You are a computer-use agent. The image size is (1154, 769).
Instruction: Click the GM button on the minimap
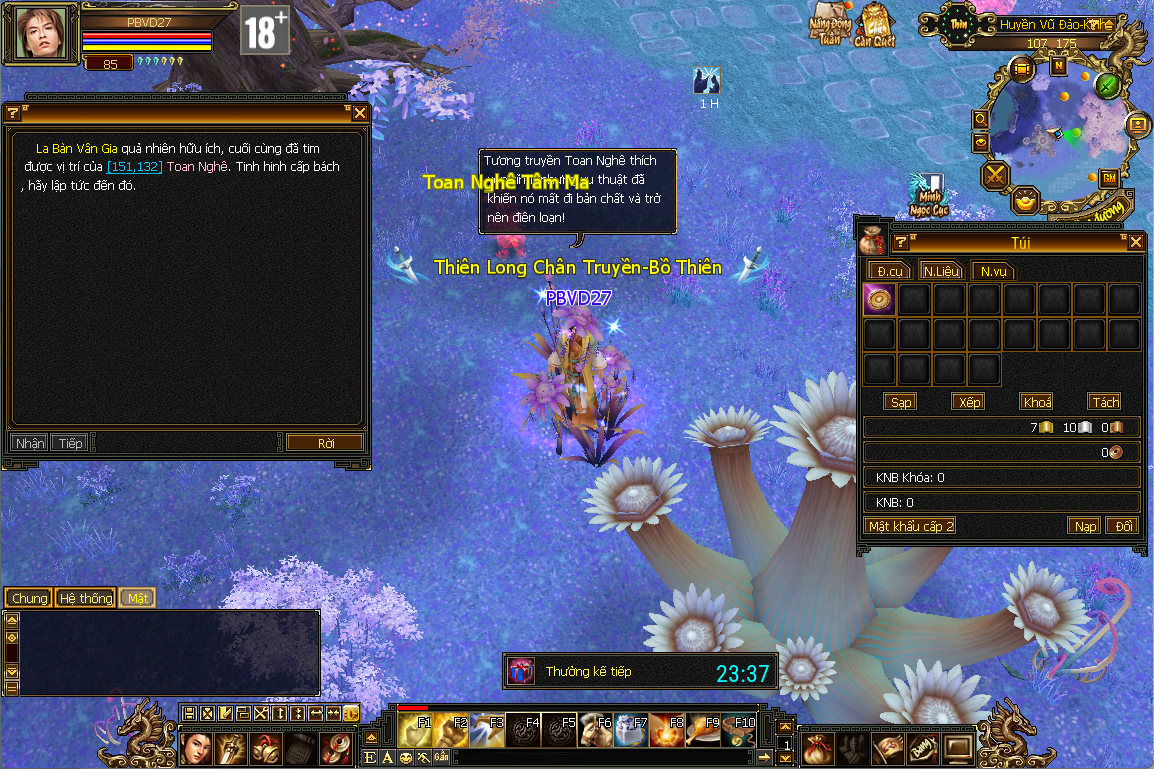coord(1108,178)
